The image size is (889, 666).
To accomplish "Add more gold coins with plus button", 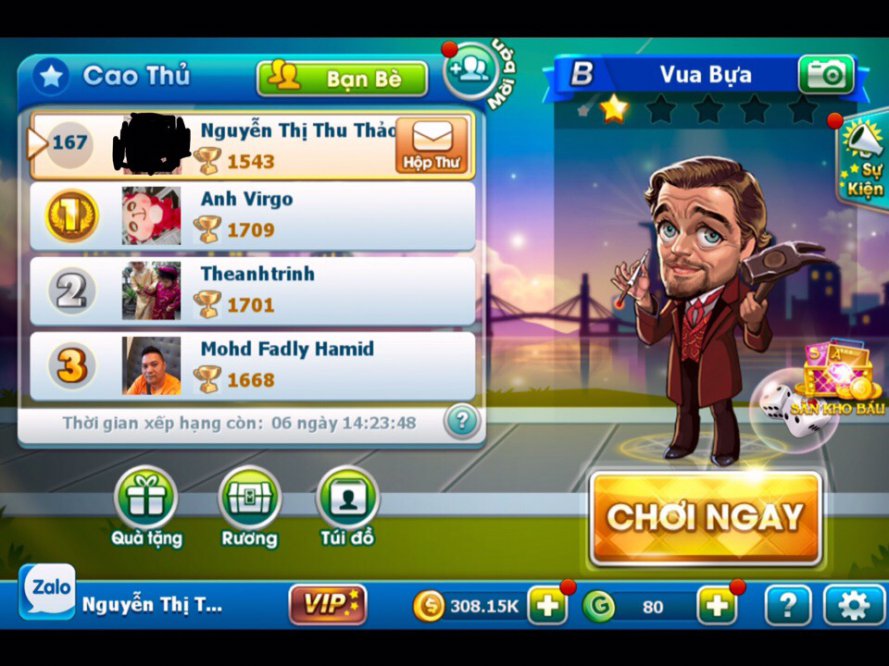I will pos(547,605).
